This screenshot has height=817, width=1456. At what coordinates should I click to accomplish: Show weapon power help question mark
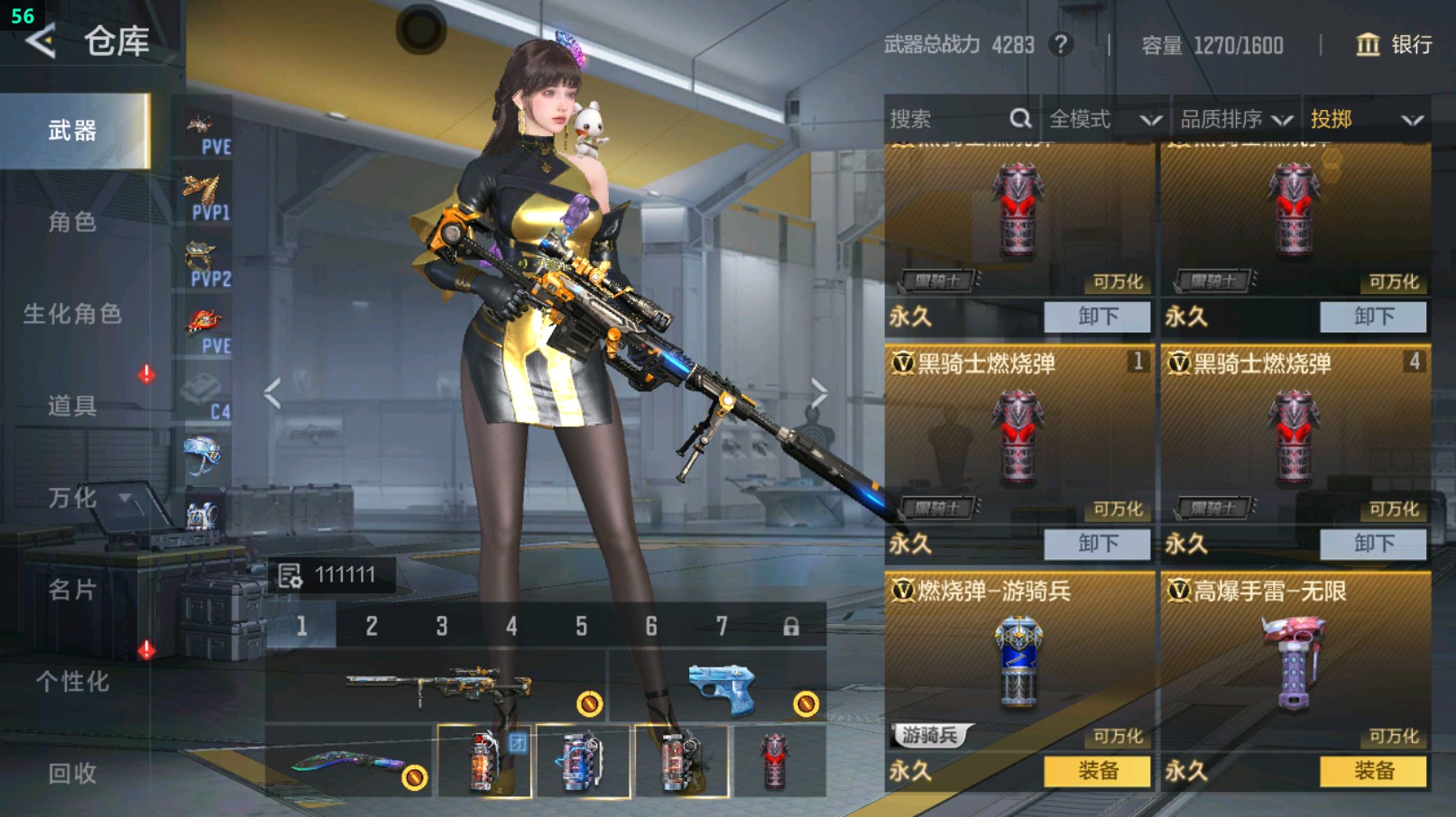[x=1062, y=44]
